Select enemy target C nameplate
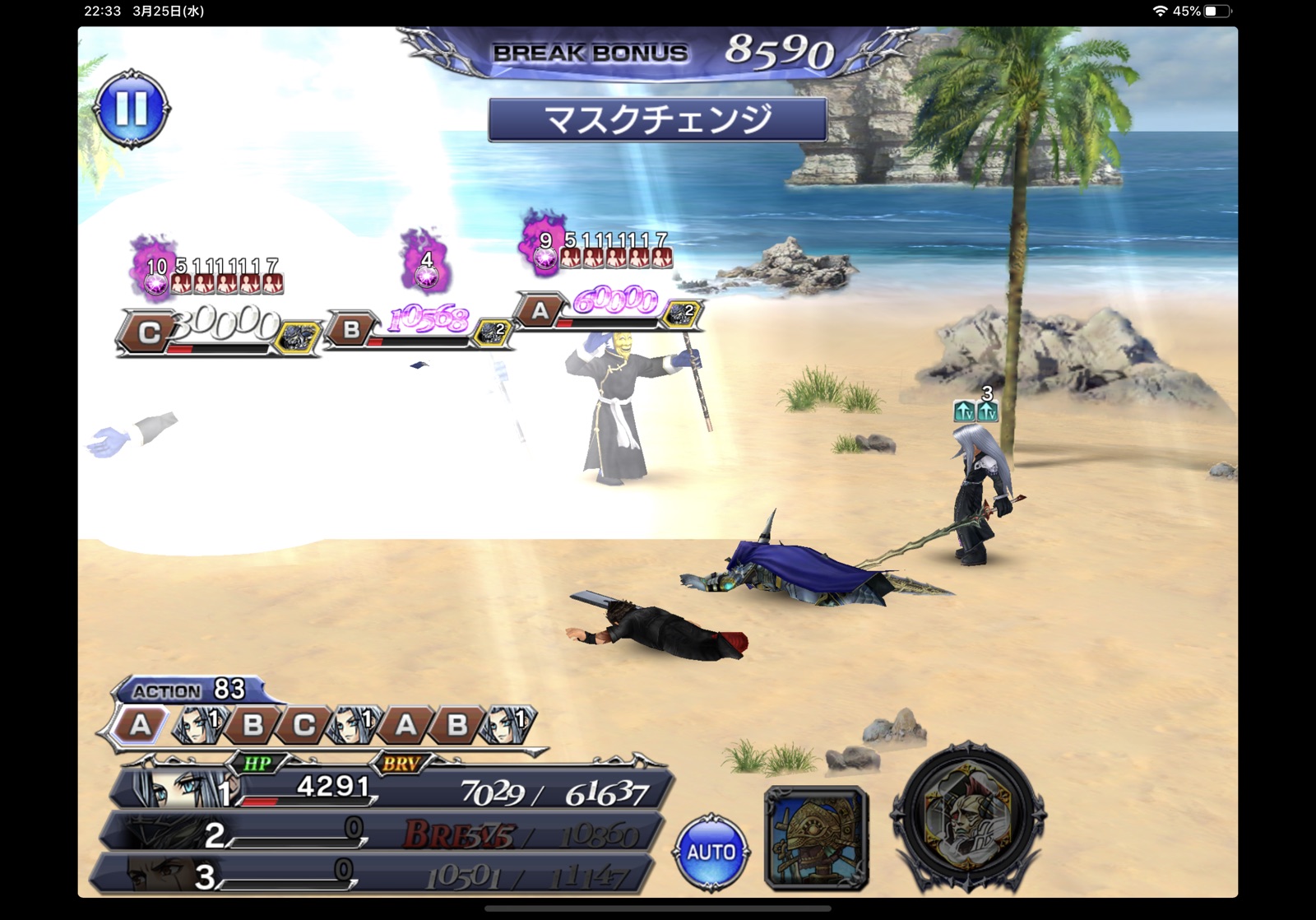The height and width of the screenshot is (920, 1316). click(x=150, y=332)
